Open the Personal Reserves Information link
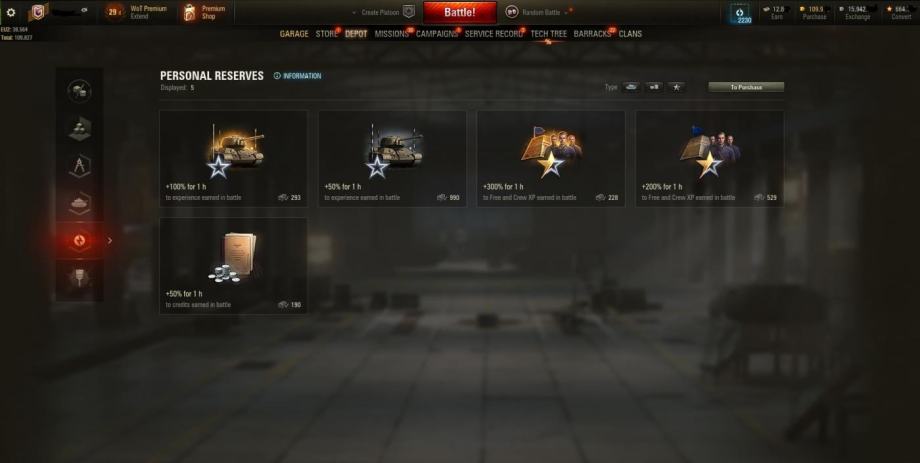The image size is (920, 463). (298, 76)
